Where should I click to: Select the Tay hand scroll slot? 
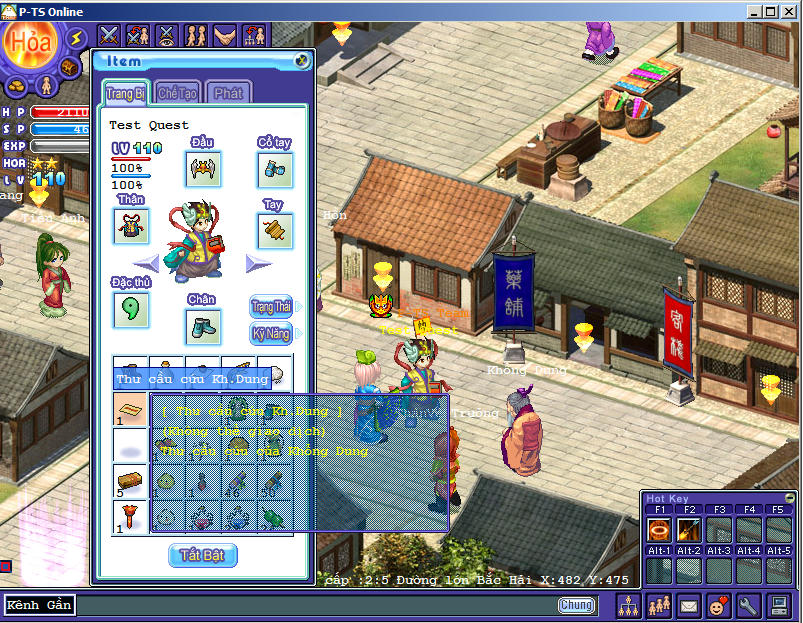(x=274, y=231)
